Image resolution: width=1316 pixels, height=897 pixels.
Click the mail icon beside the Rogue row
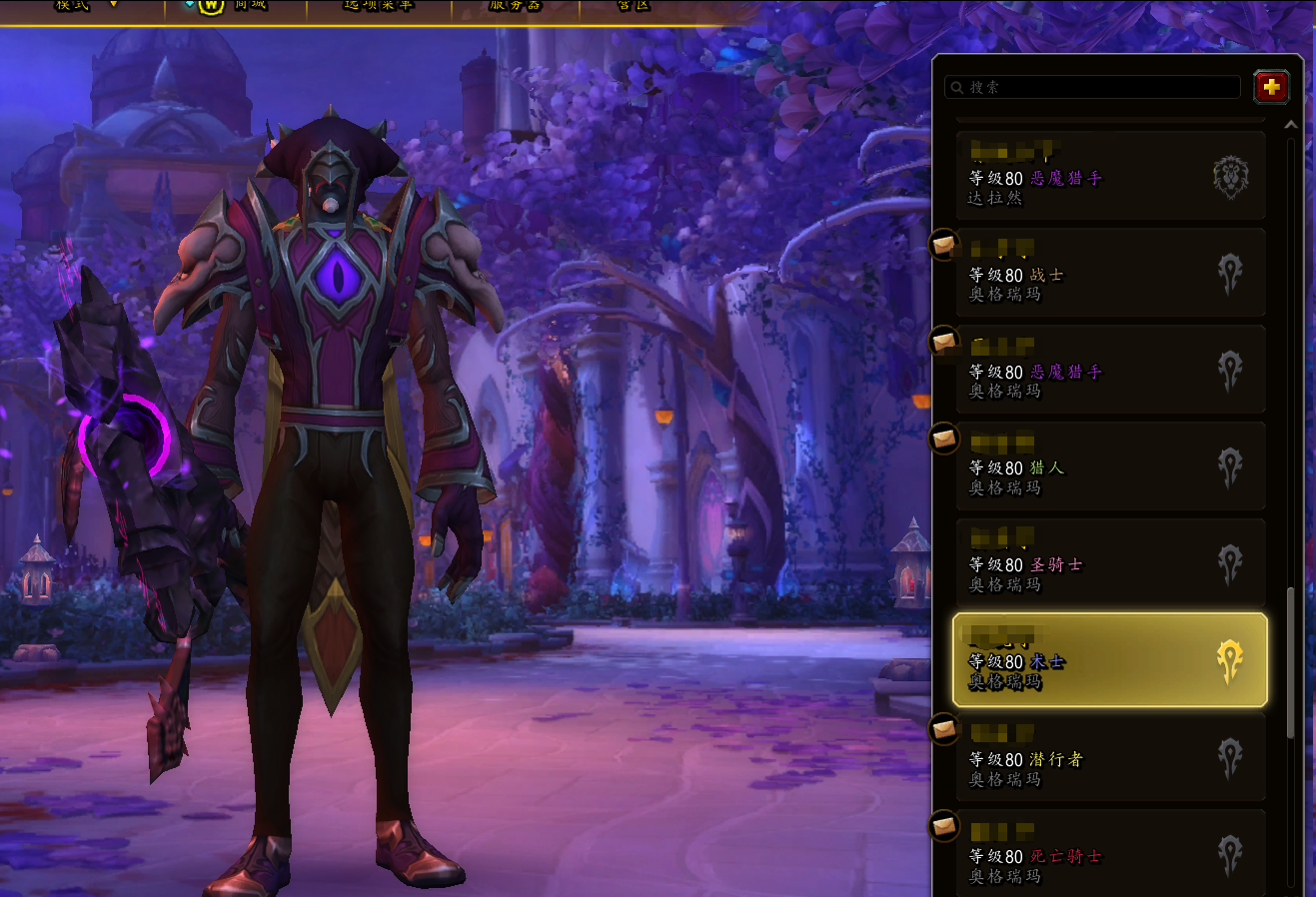click(x=944, y=729)
